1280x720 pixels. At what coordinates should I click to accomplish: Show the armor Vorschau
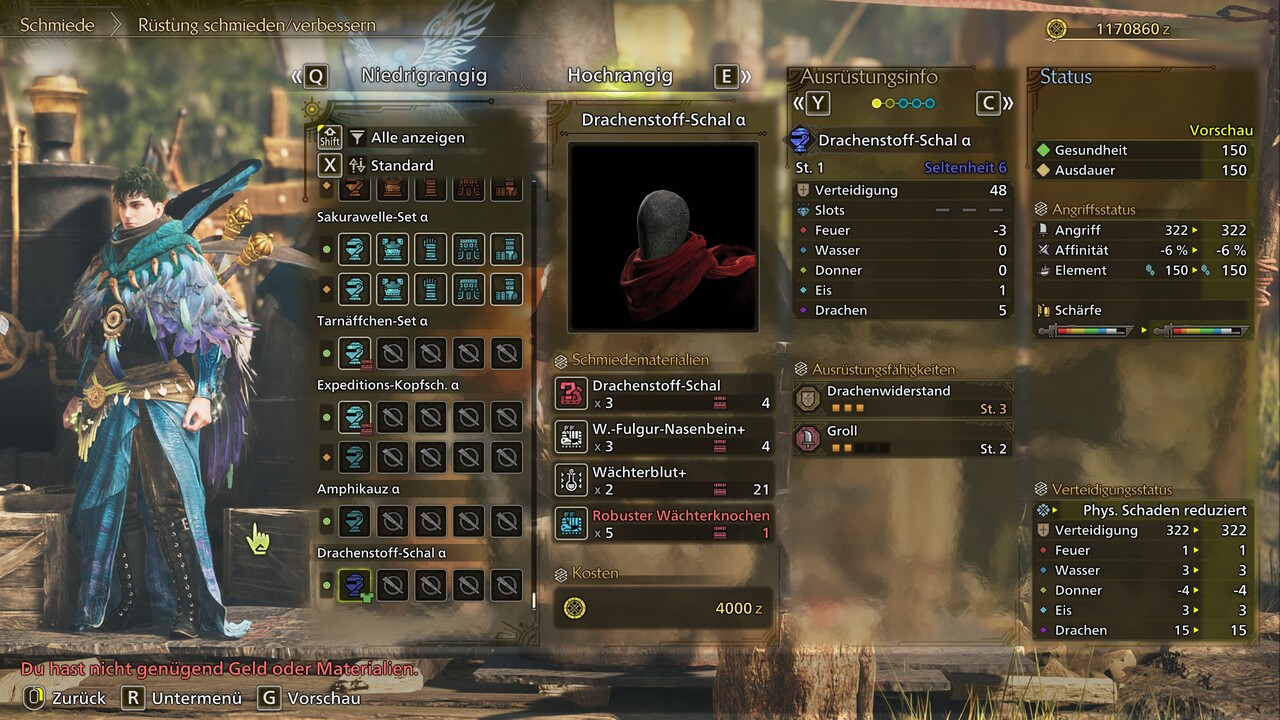pos(311,698)
